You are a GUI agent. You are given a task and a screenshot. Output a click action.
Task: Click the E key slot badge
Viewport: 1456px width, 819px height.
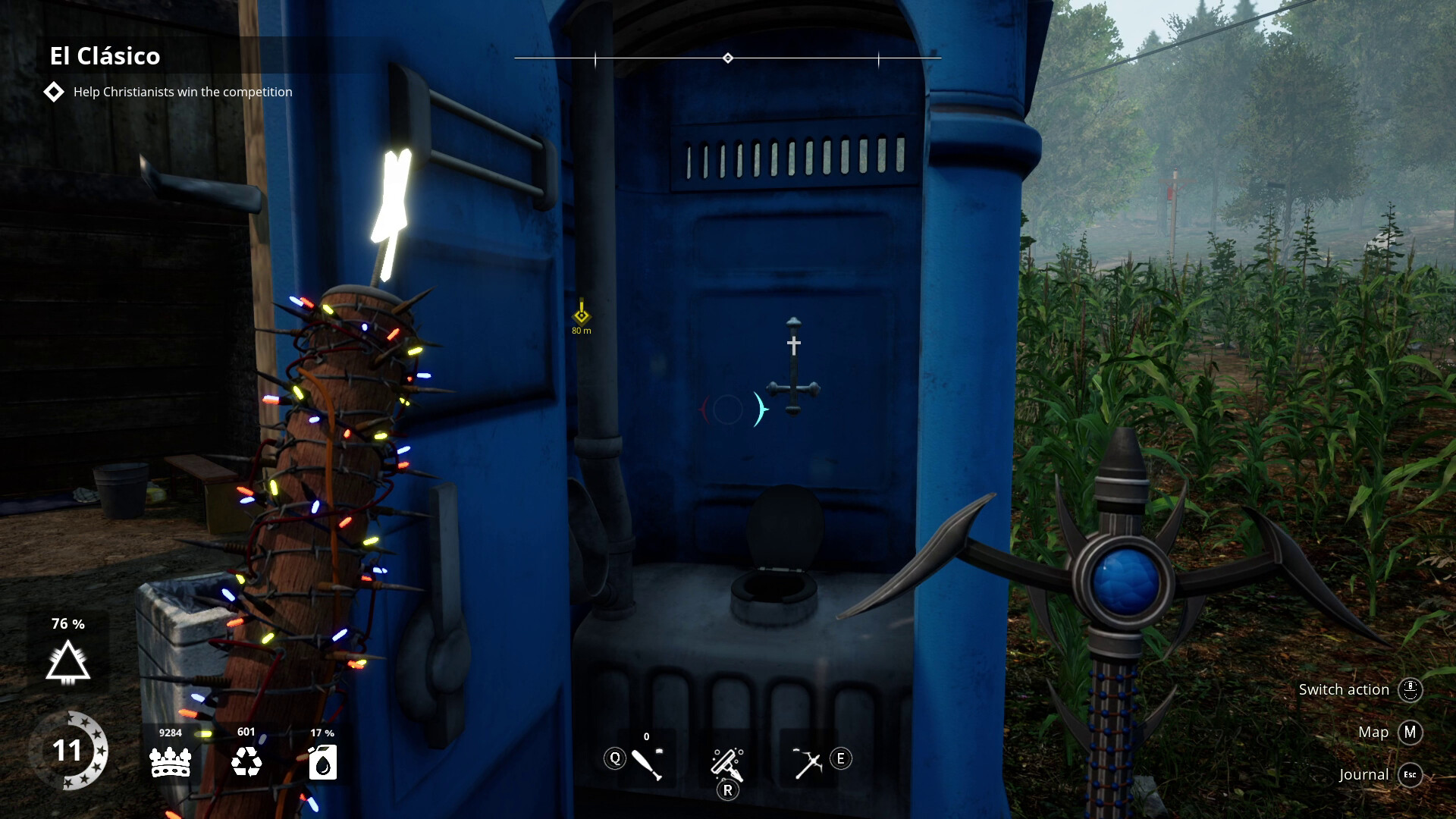tap(839, 758)
